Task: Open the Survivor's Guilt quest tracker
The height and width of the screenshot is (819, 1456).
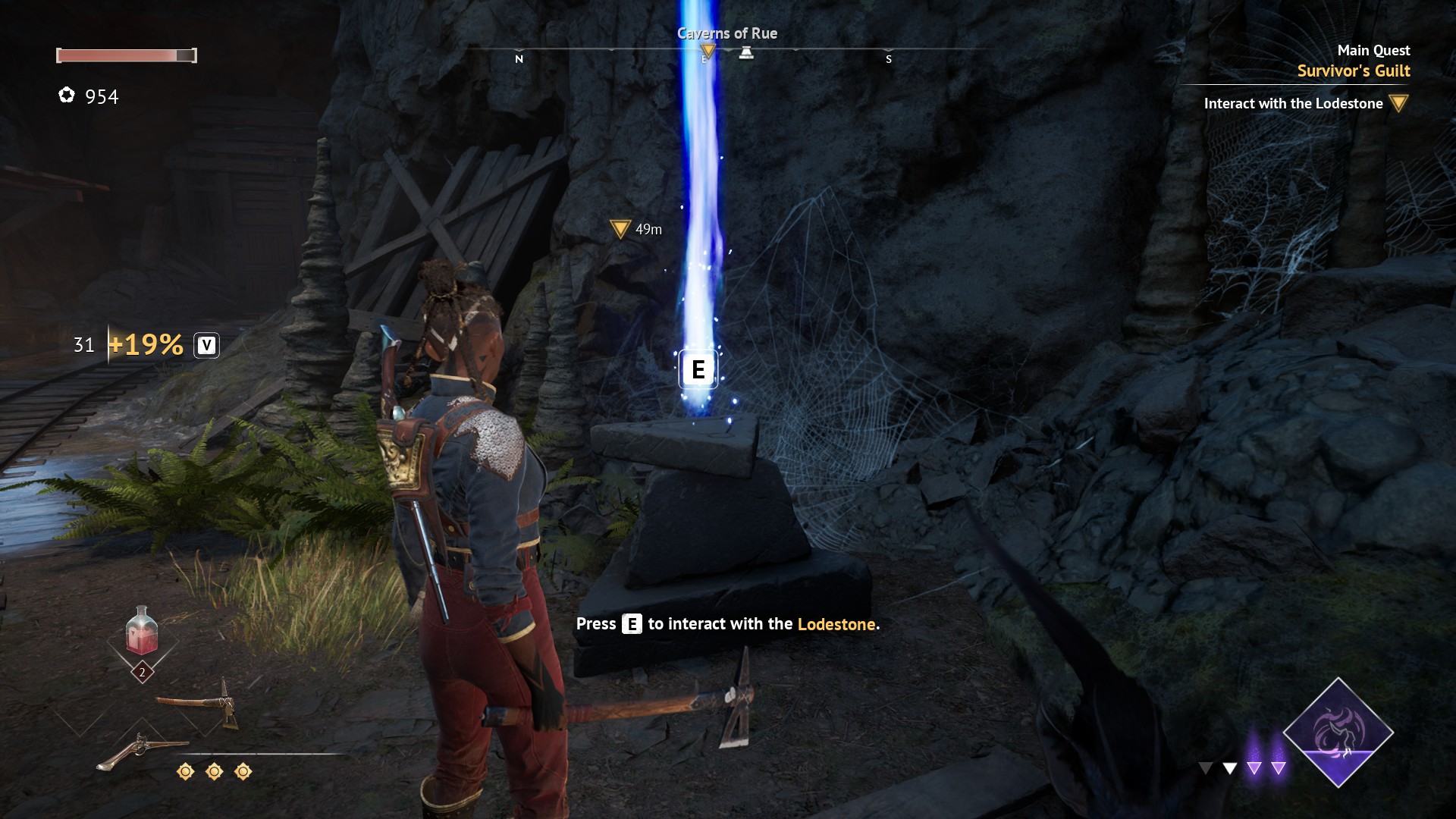Action: [1353, 71]
